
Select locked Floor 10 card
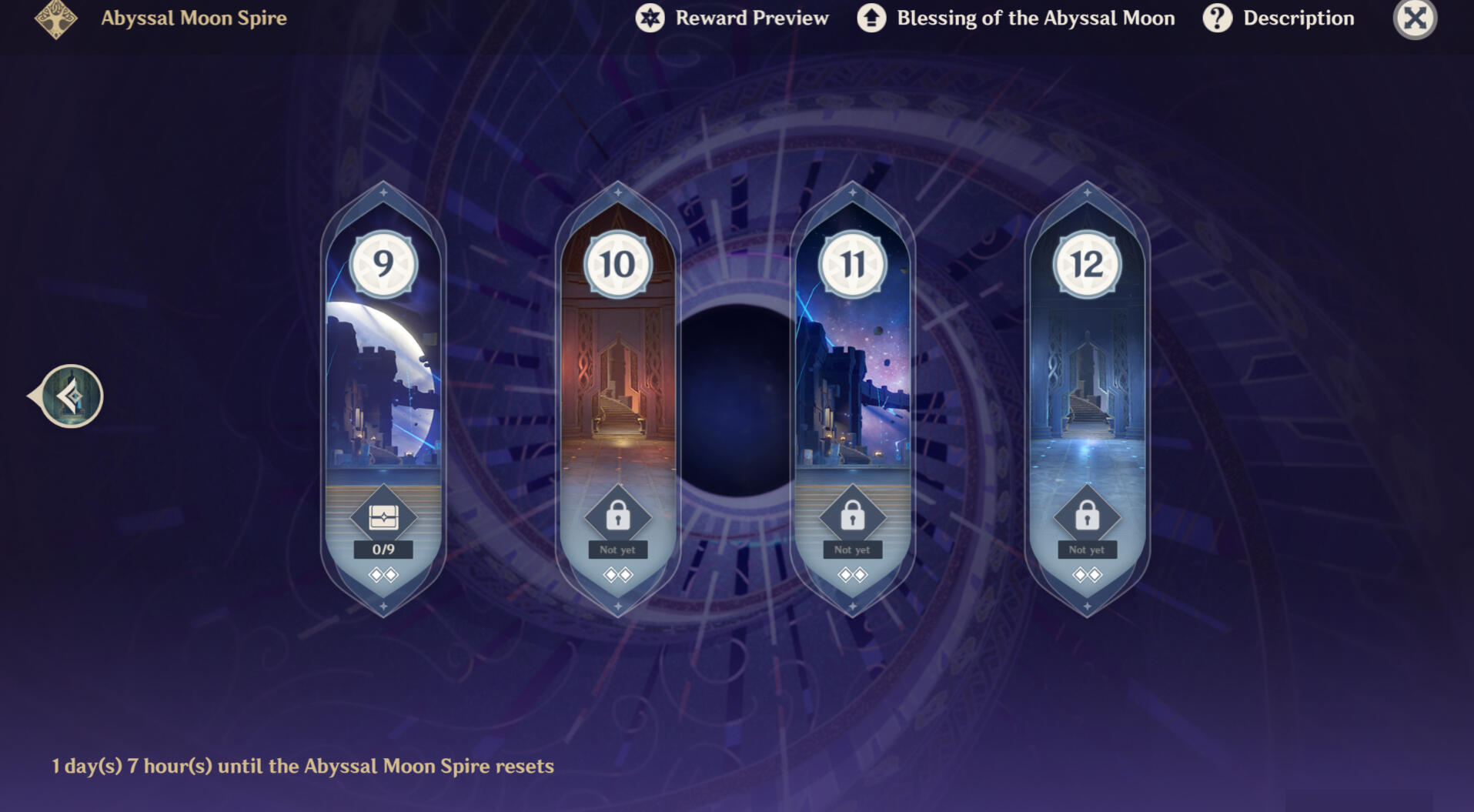617,369
